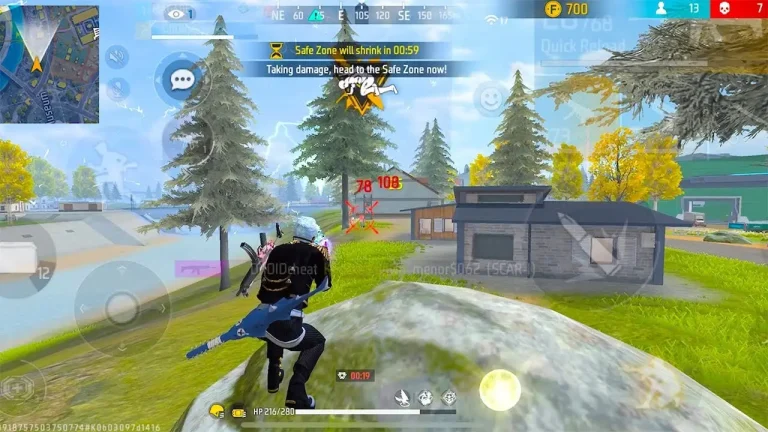The width and height of the screenshot is (768, 432).
Task: Open the smiley emote button
Action: pyautogui.click(x=489, y=98)
